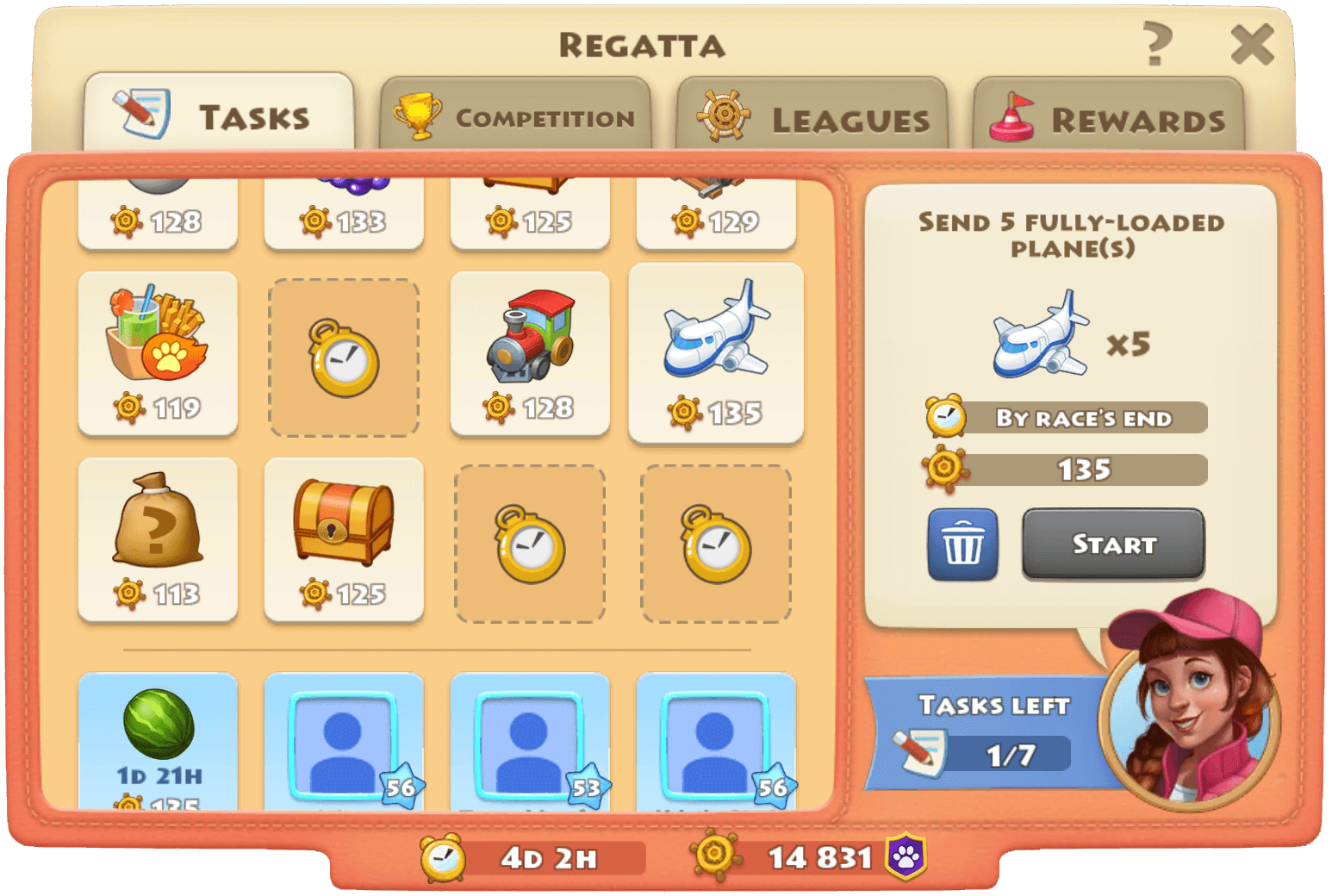Open the Rewards tab

pos(1109,118)
